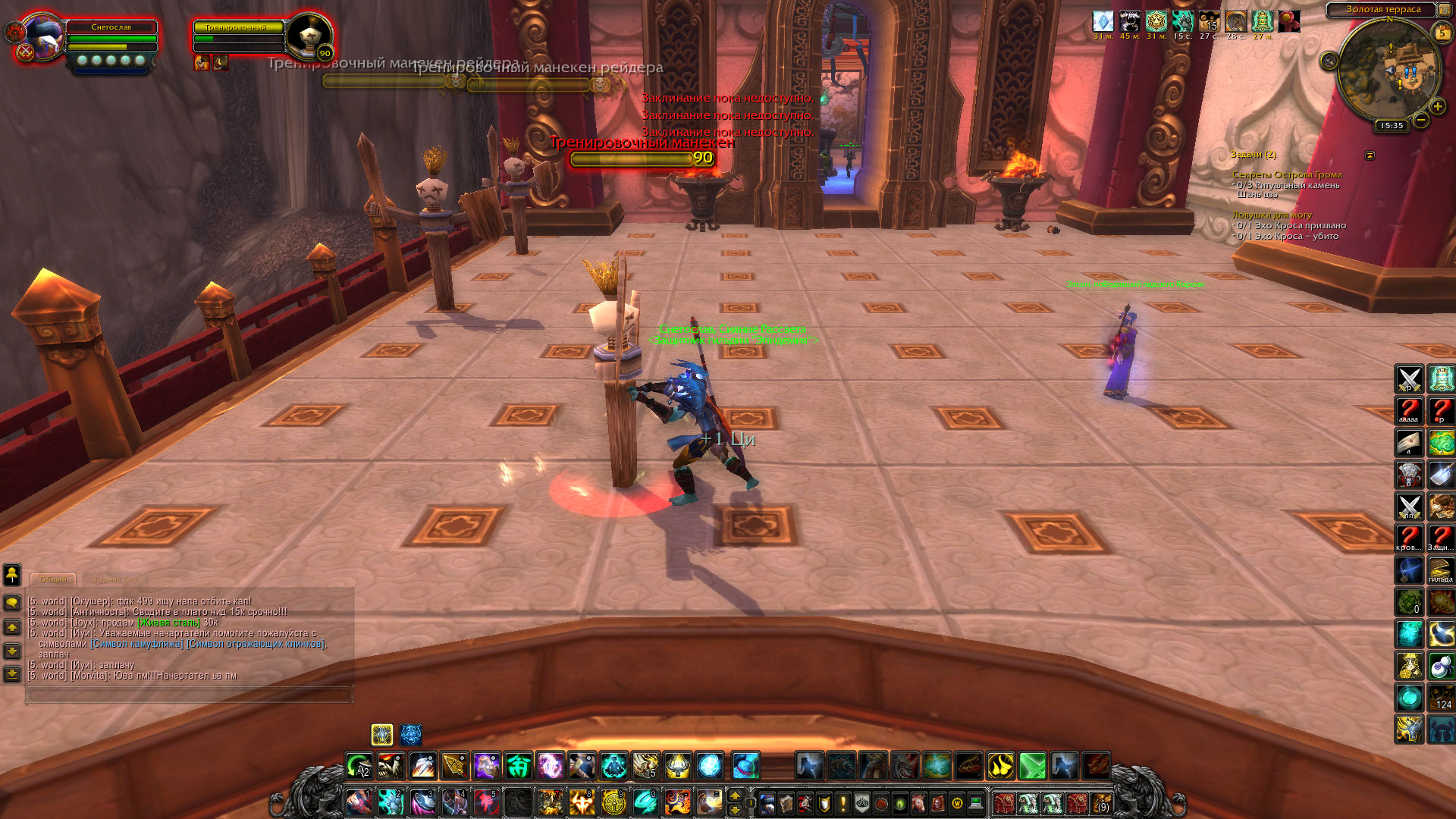Image resolution: width=1456 pixels, height=819 pixels.
Task: Click the minimap tracking magnifier button
Action: (x=1329, y=61)
